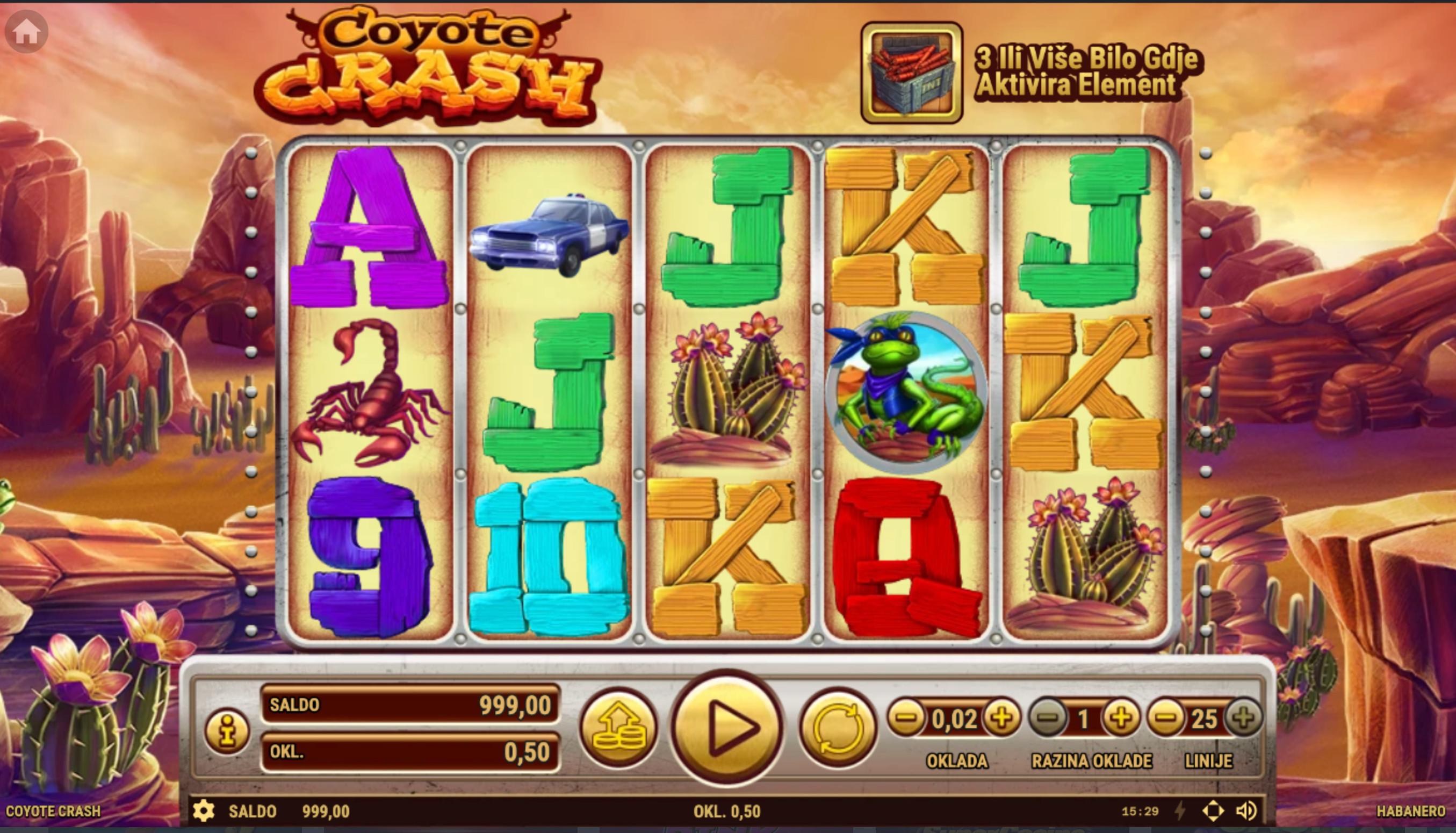This screenshot has width=1456, height=833.
Task: Raise the Razina Oklade bet level
Action: (1121, 717)
